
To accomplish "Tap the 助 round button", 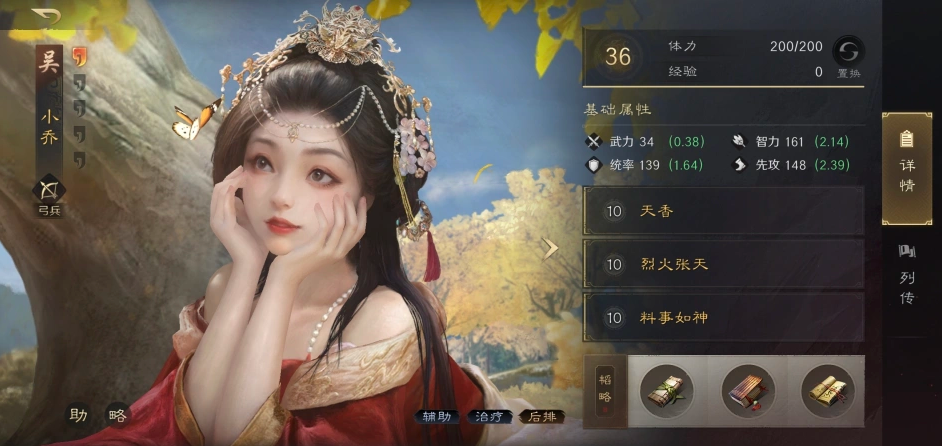I will (79, 415).
